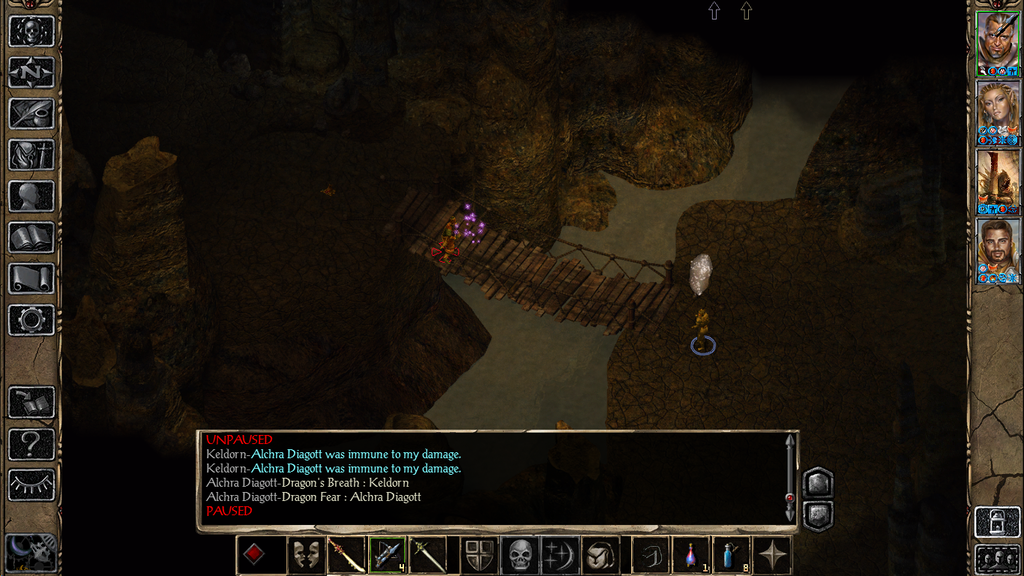Choose the guard shield action
Screen dimensions: 1024x576
point(479,555)
